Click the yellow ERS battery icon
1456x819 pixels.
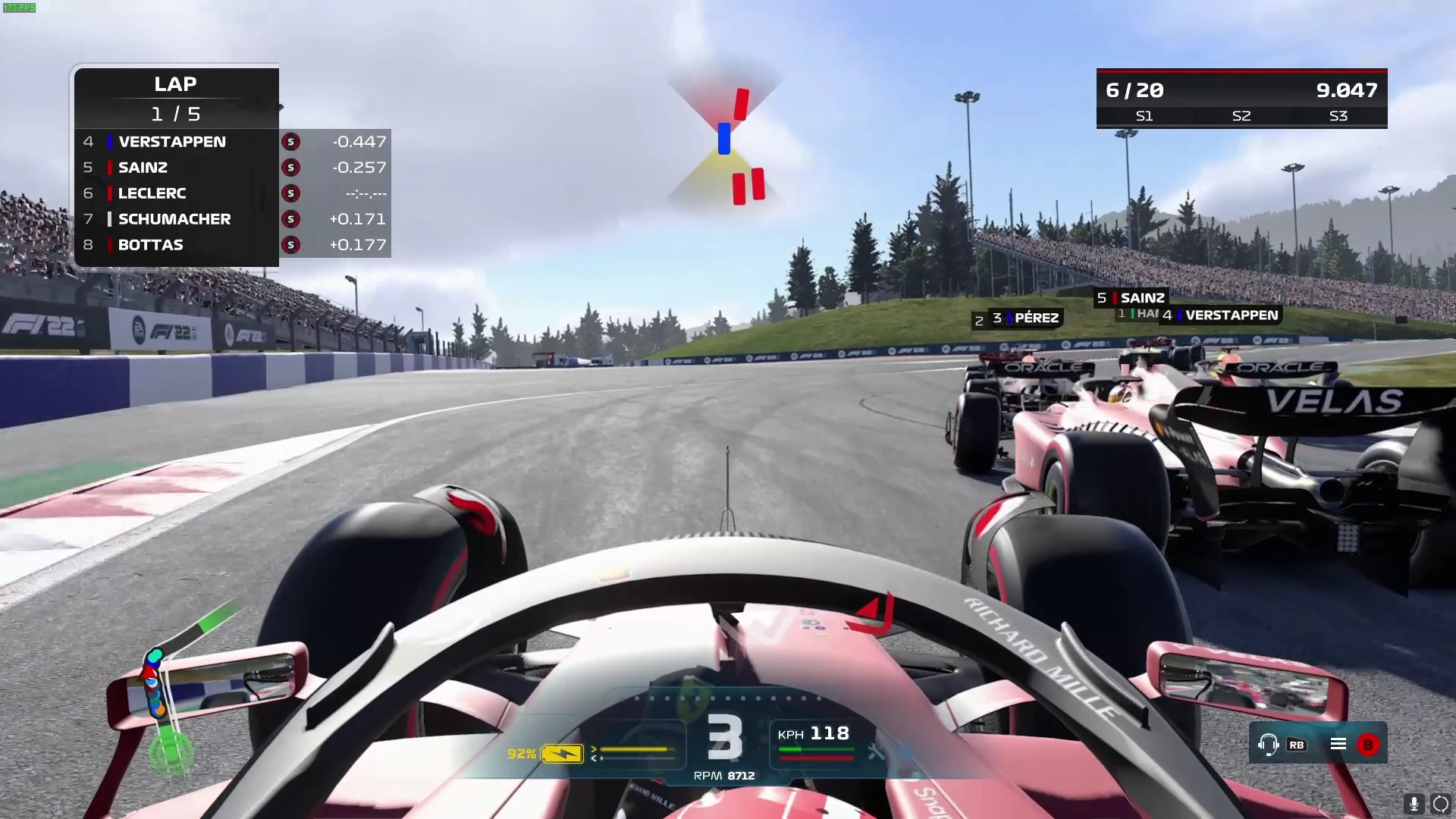tap(563, 753)
